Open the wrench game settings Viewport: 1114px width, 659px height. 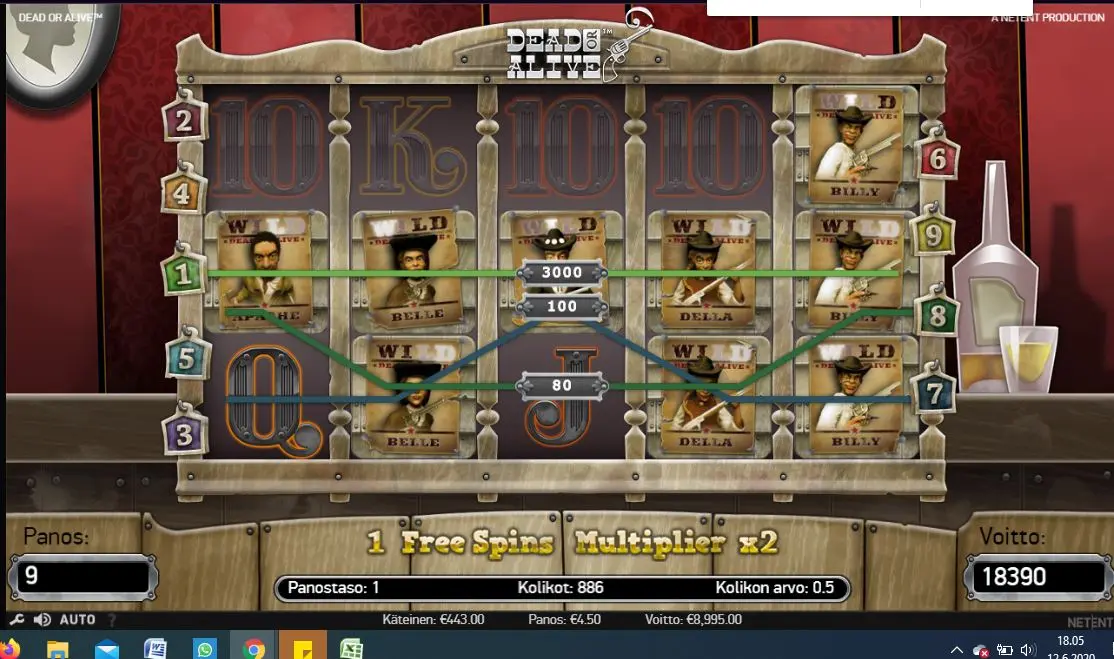point(17,620)
